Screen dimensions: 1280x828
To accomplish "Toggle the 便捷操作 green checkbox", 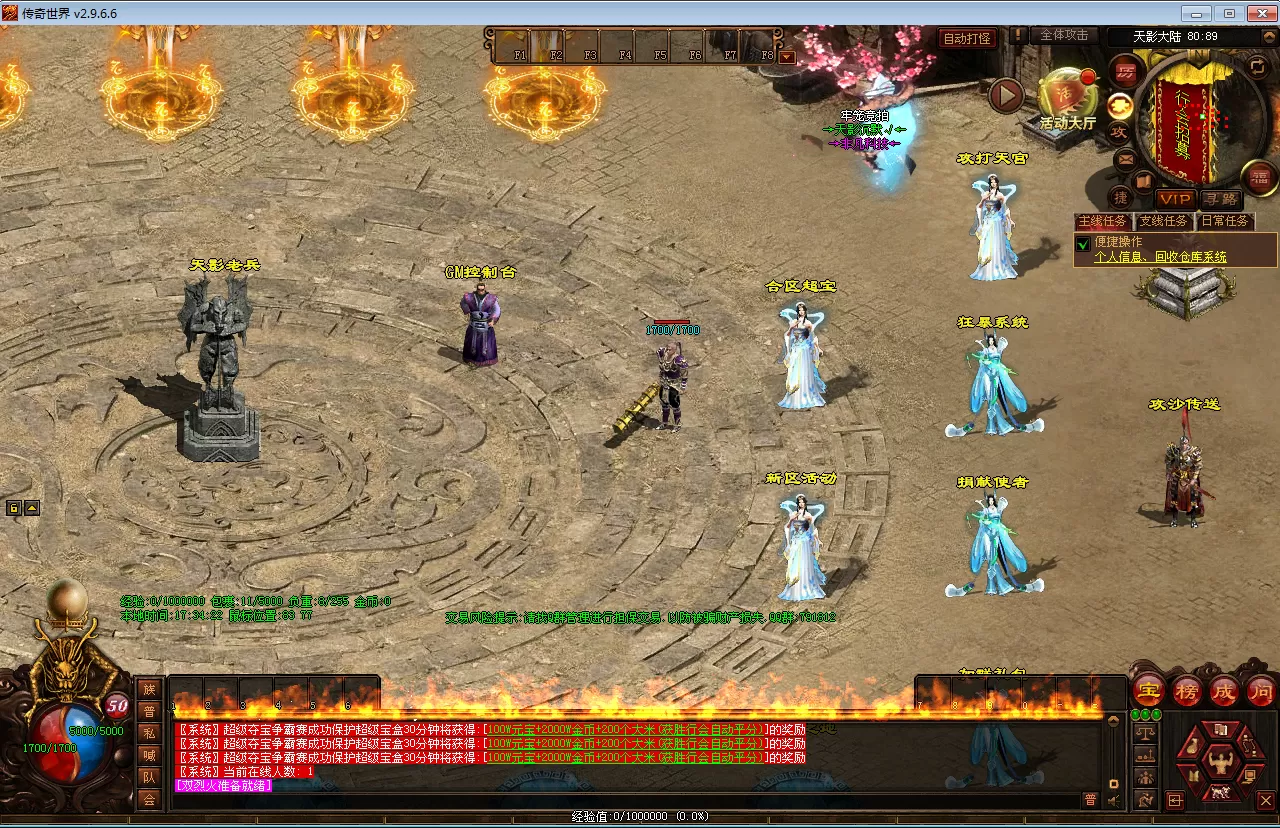I will (x=1082, y=243).
